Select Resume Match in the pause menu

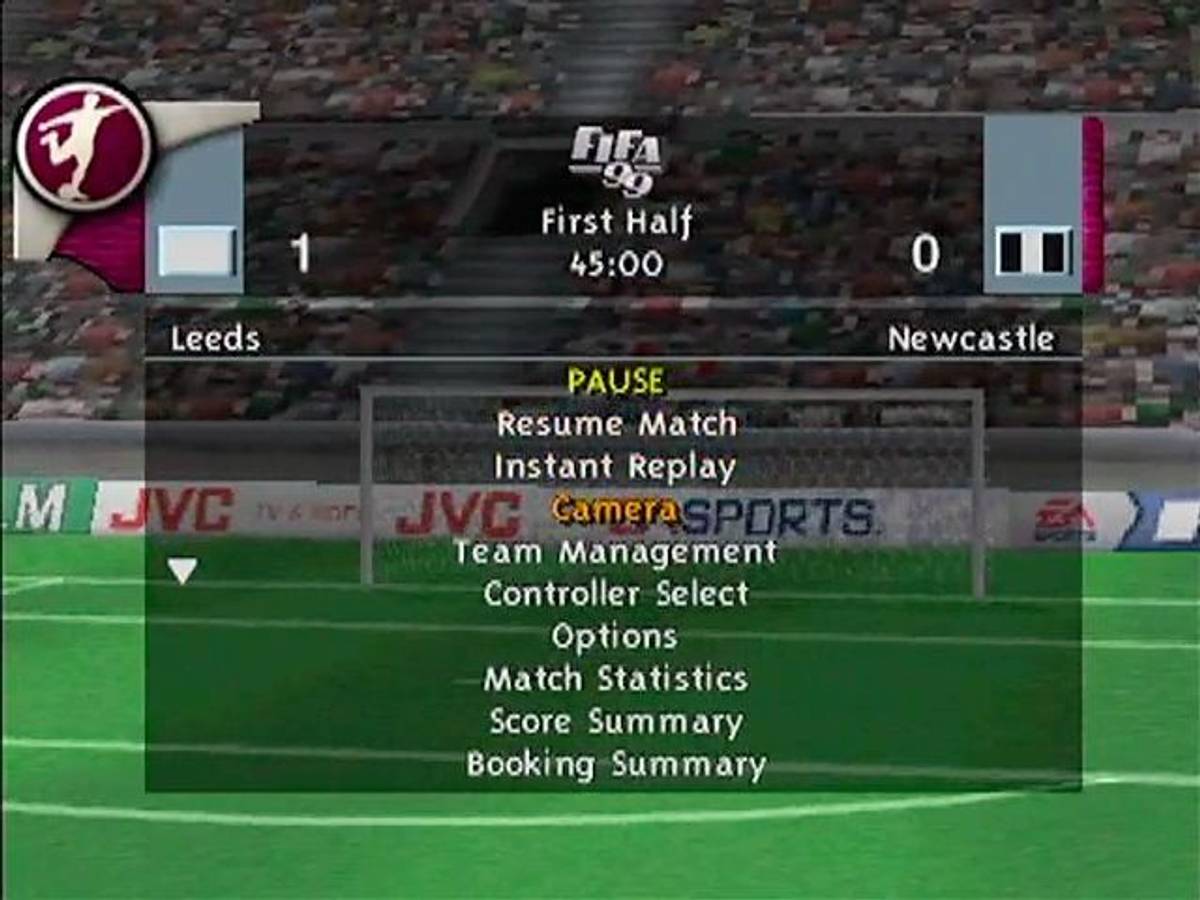coord(616,424)
